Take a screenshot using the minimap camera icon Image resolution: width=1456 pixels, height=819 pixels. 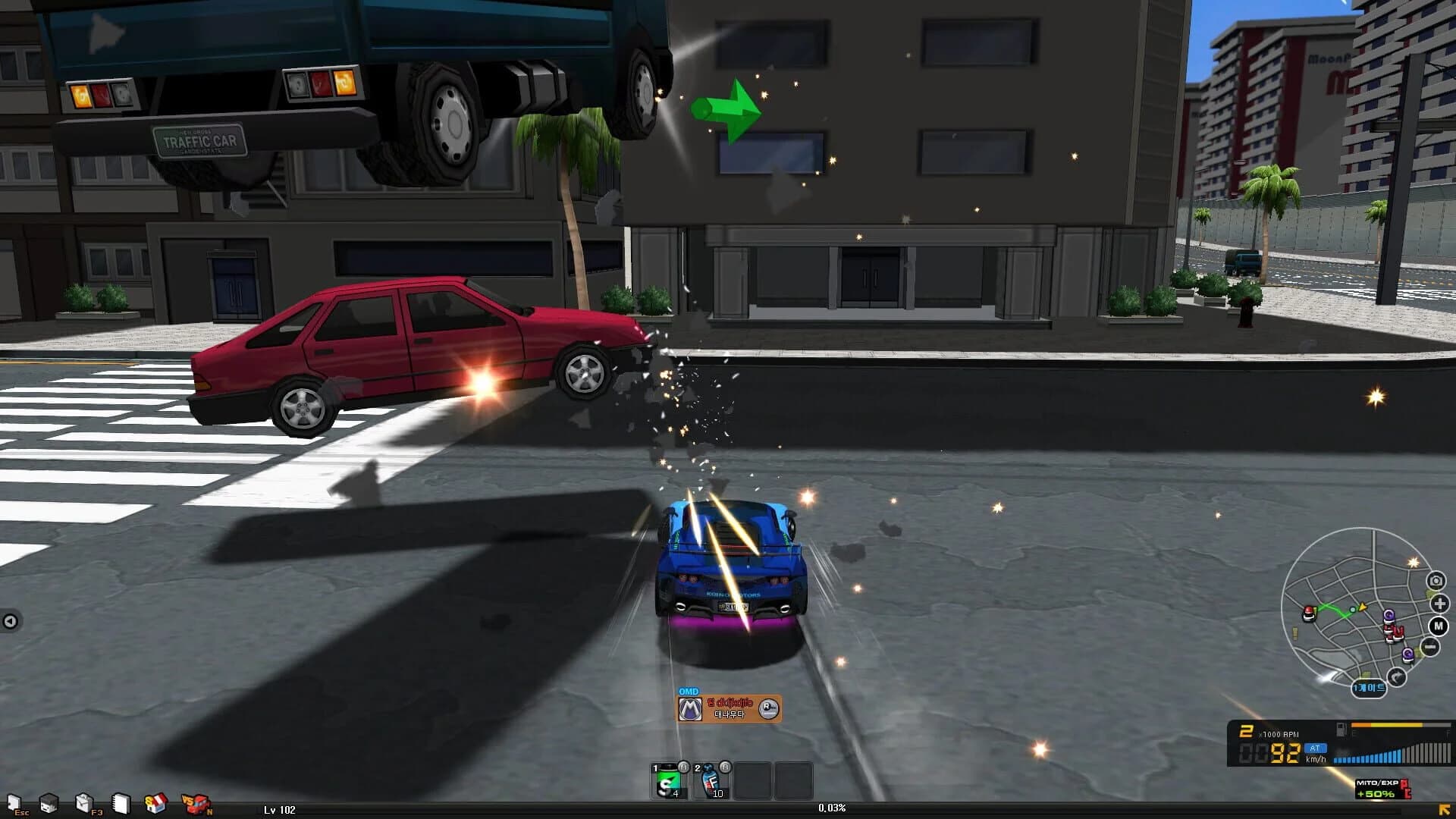[1436, 581]
